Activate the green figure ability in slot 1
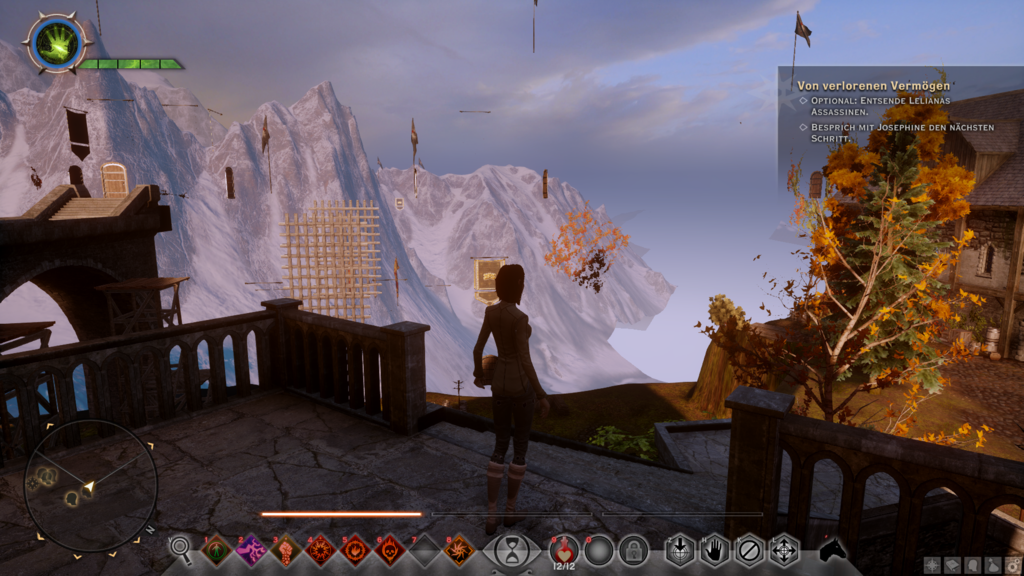Screen dimensions: 1024x576 point(217,549)
